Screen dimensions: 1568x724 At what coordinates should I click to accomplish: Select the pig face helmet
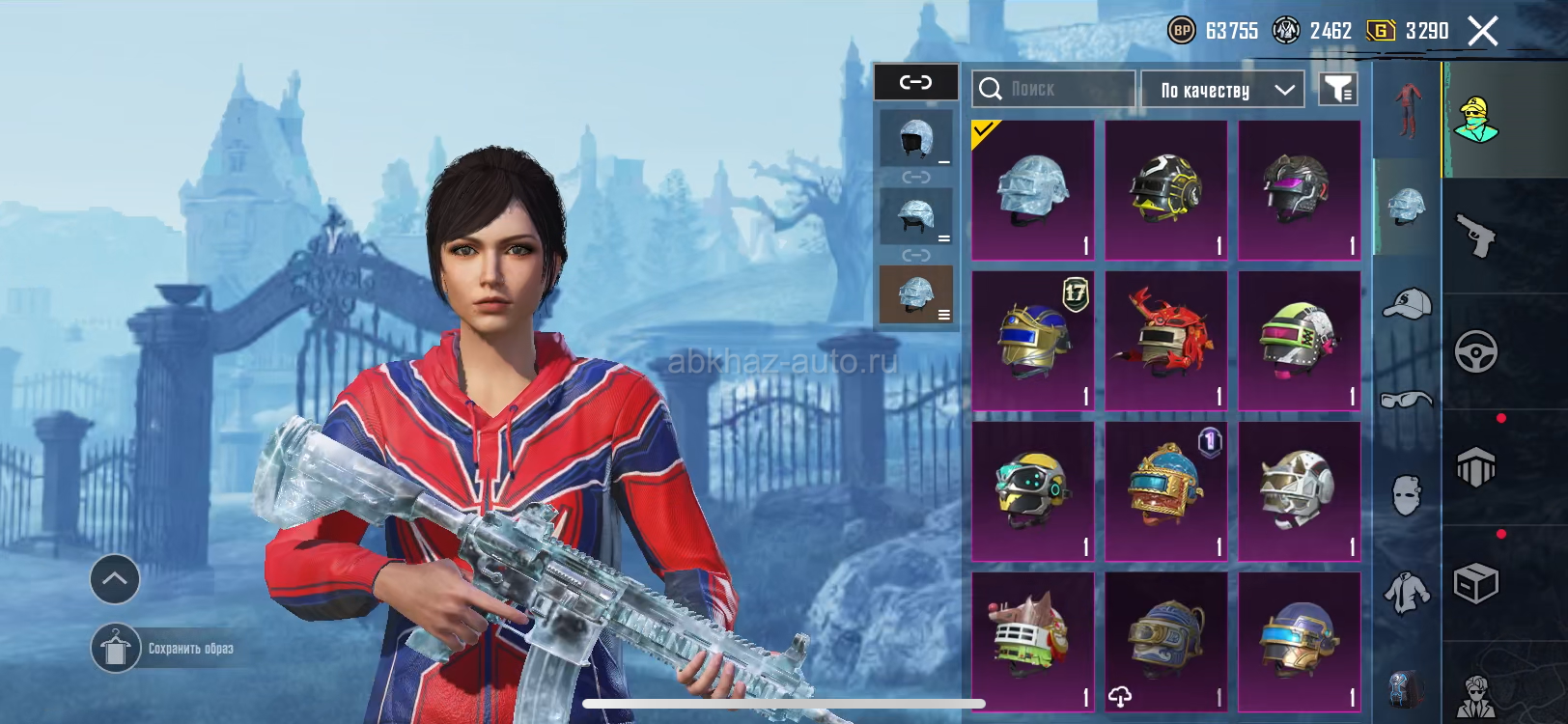(1032, 642)
